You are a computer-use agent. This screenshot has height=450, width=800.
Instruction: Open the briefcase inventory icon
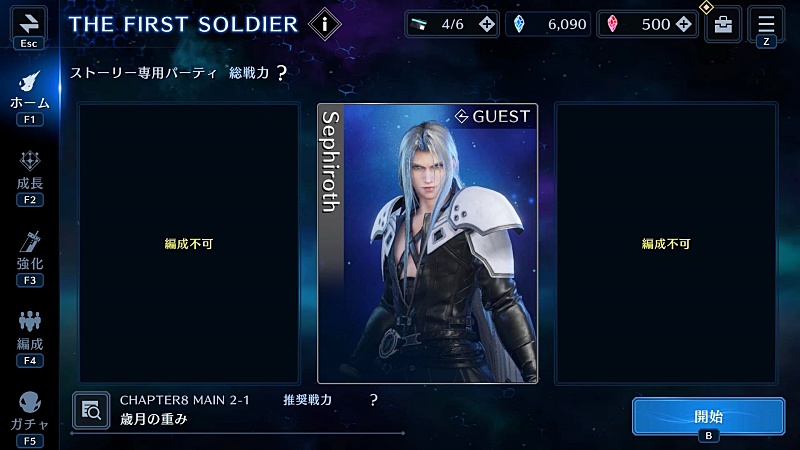(722, 25)
